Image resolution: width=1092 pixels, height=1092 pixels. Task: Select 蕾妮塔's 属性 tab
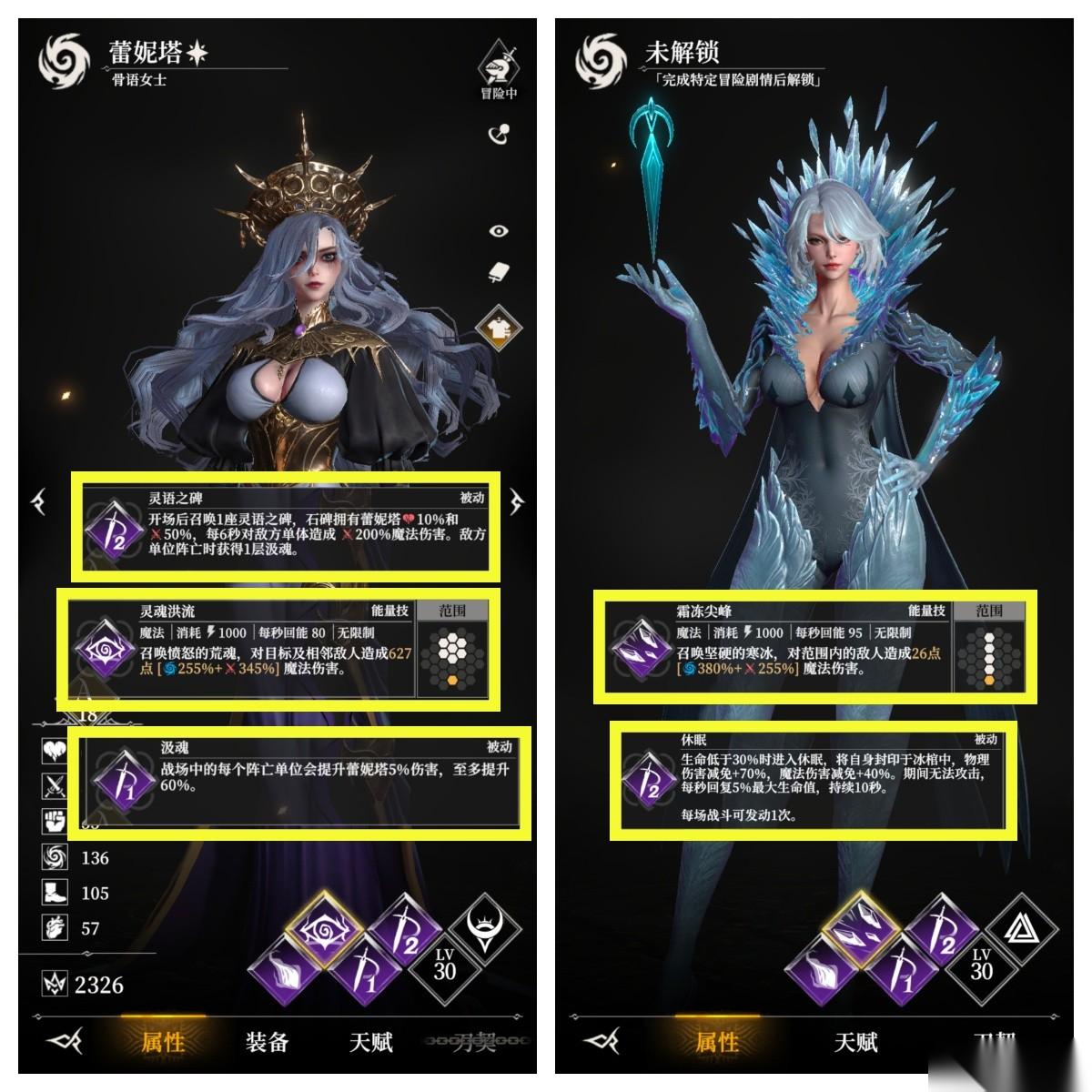pos(164,1041)
